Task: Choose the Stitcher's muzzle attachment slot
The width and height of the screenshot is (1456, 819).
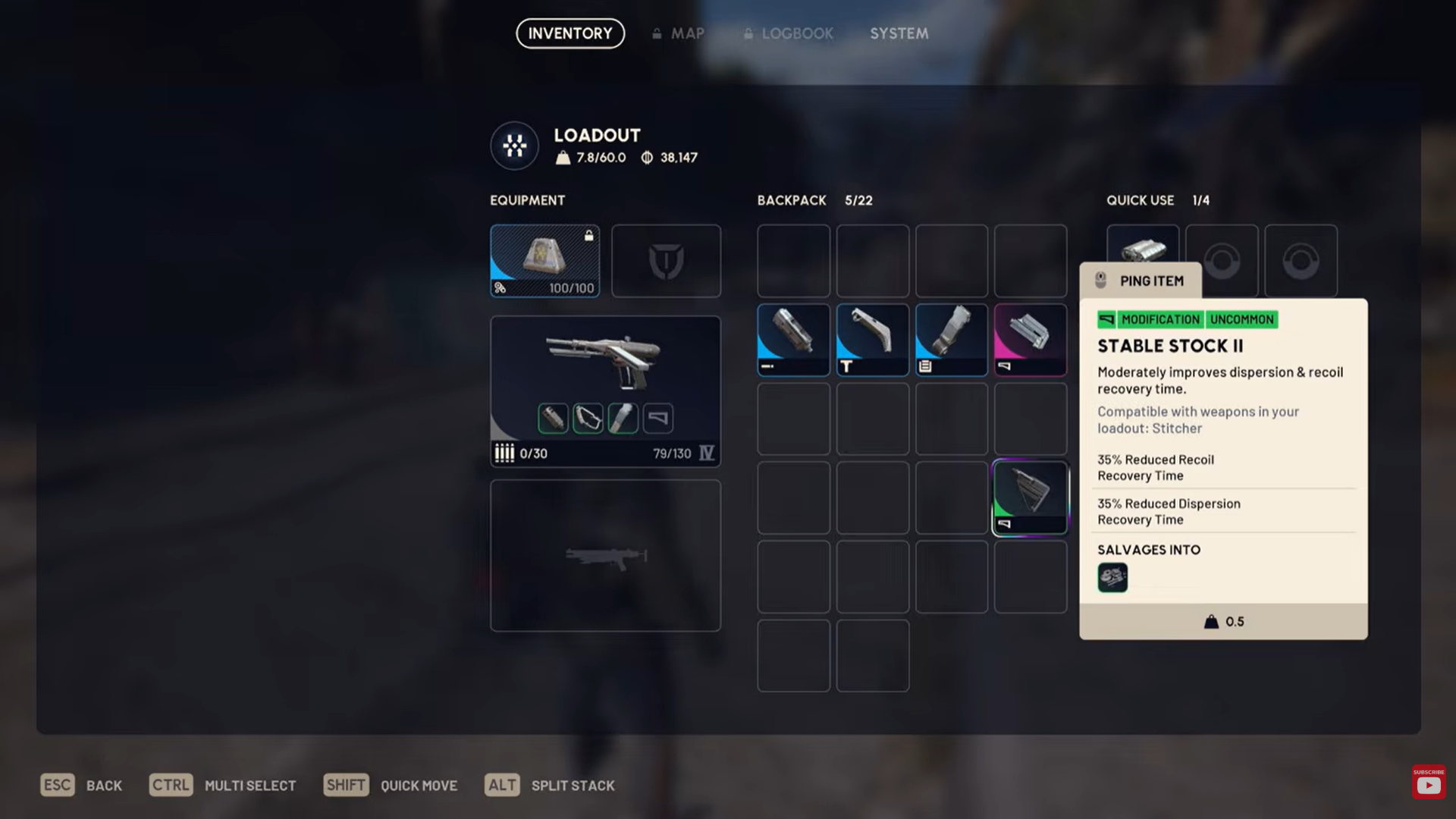Action: click(553, 418)
